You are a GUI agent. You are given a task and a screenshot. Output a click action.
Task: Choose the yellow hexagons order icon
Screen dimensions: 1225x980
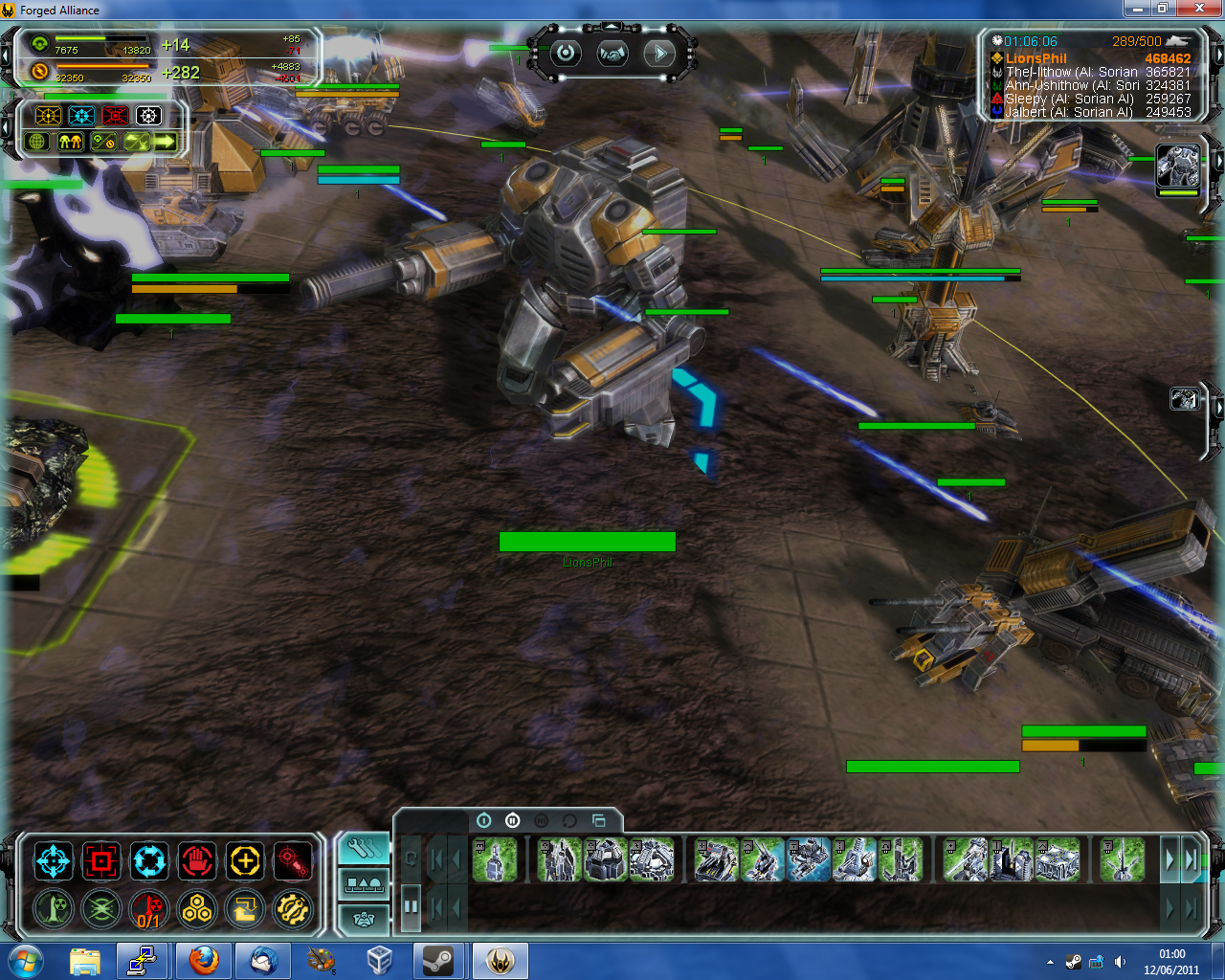click(197, 908)
